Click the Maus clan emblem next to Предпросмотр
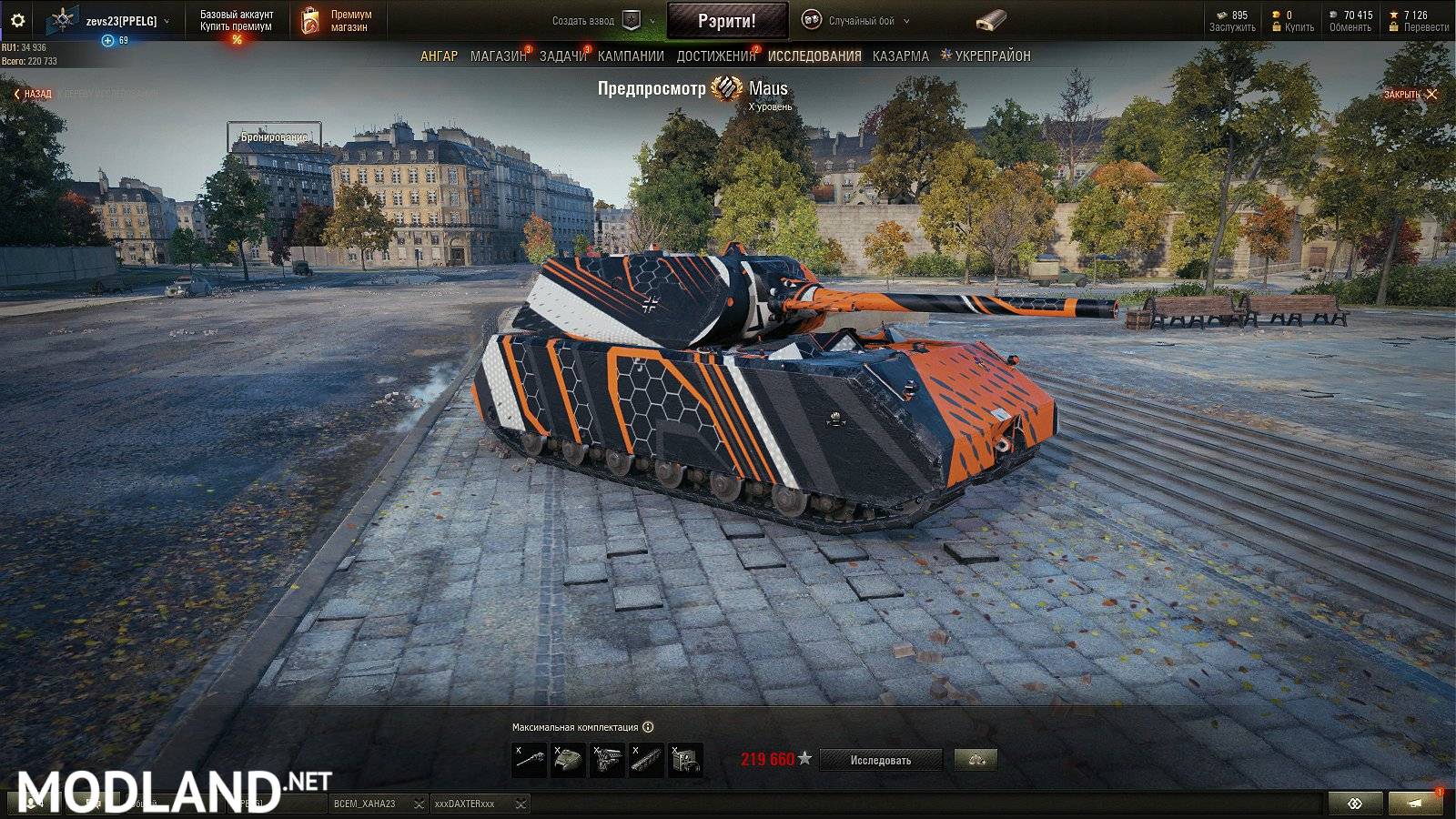The image size is (1456, 819). [x=728, y=89]
